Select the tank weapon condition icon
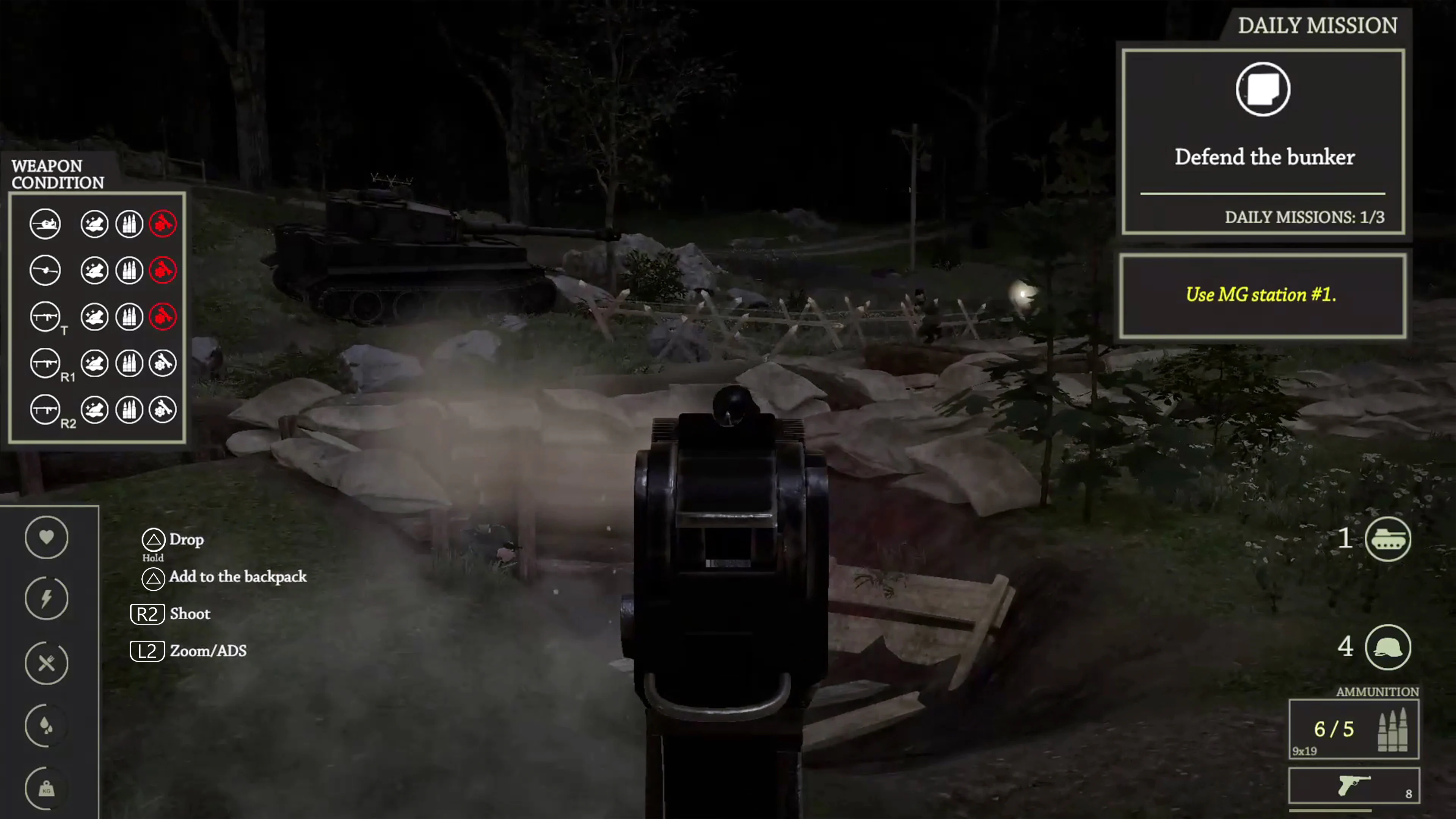 [x=45, y=224]
